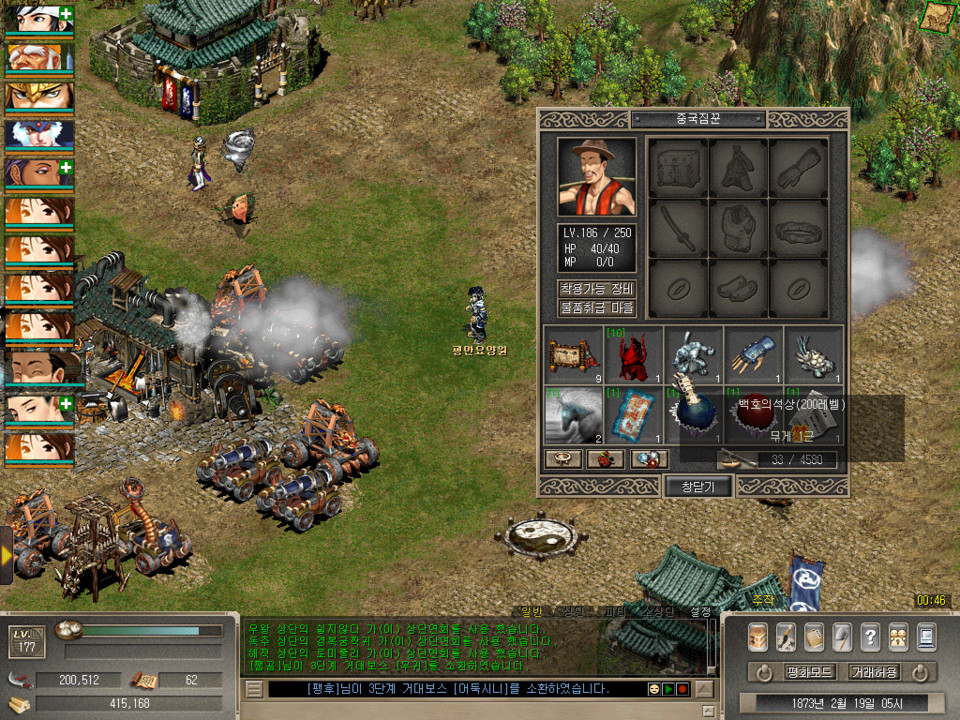Toggle the 거래허용 trade permission button

(x=873, y=672)
